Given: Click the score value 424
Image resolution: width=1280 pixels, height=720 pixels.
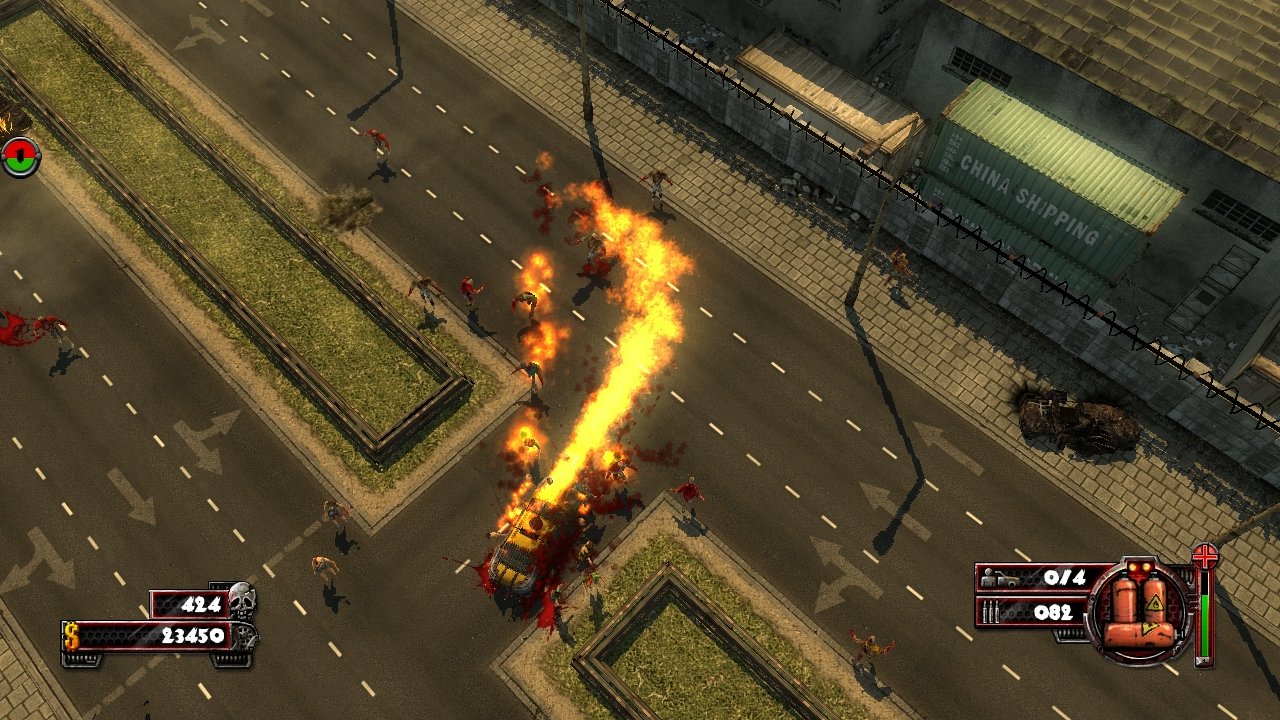Looking at the screenshot, I should point(201,603).
